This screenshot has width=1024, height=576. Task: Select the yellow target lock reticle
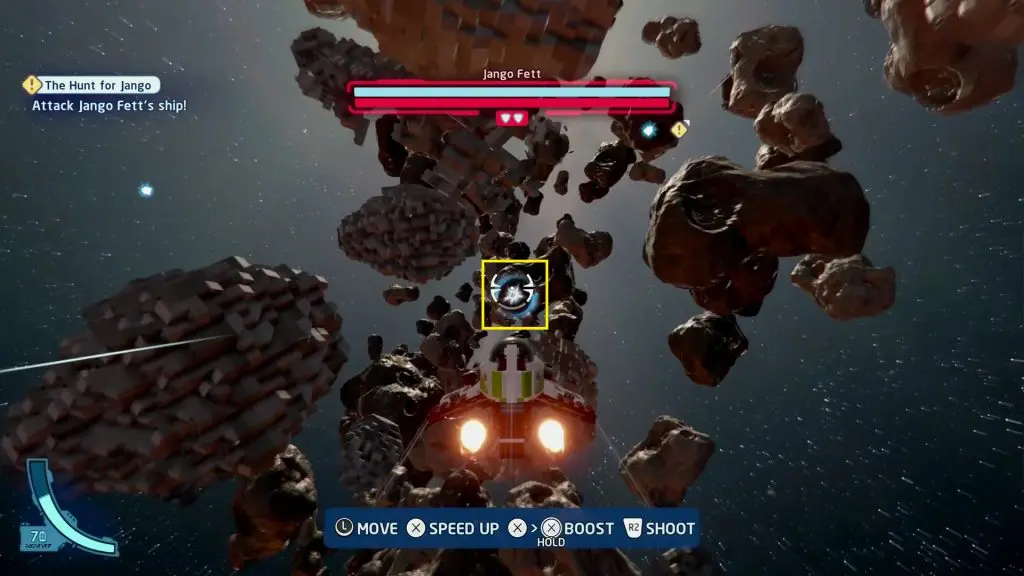pos(515,294)
